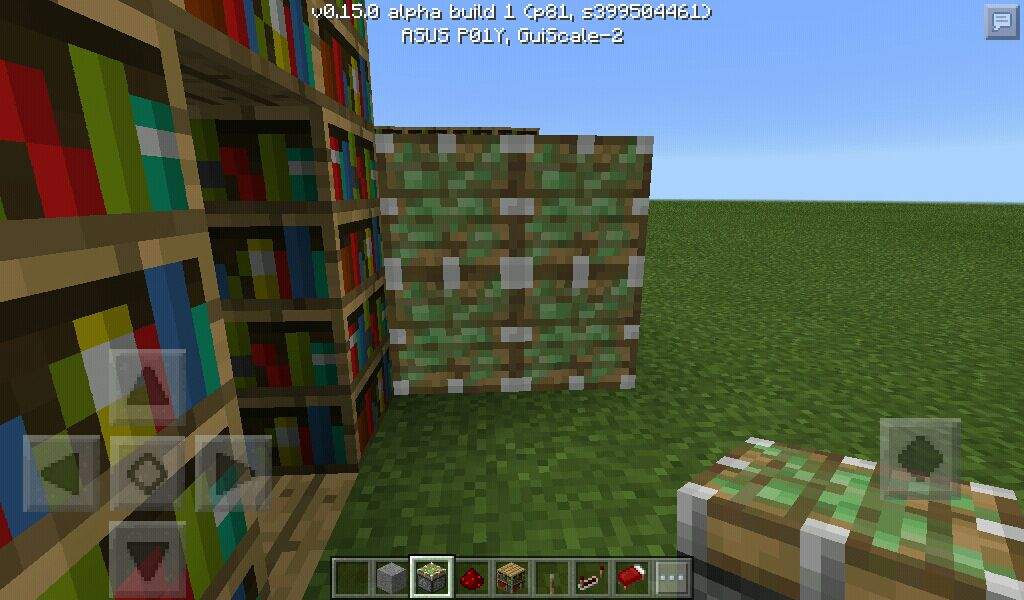Select the sticky piston hotbar slot
The height and width of the screenshot is (600, 1024).
[432, 577]
